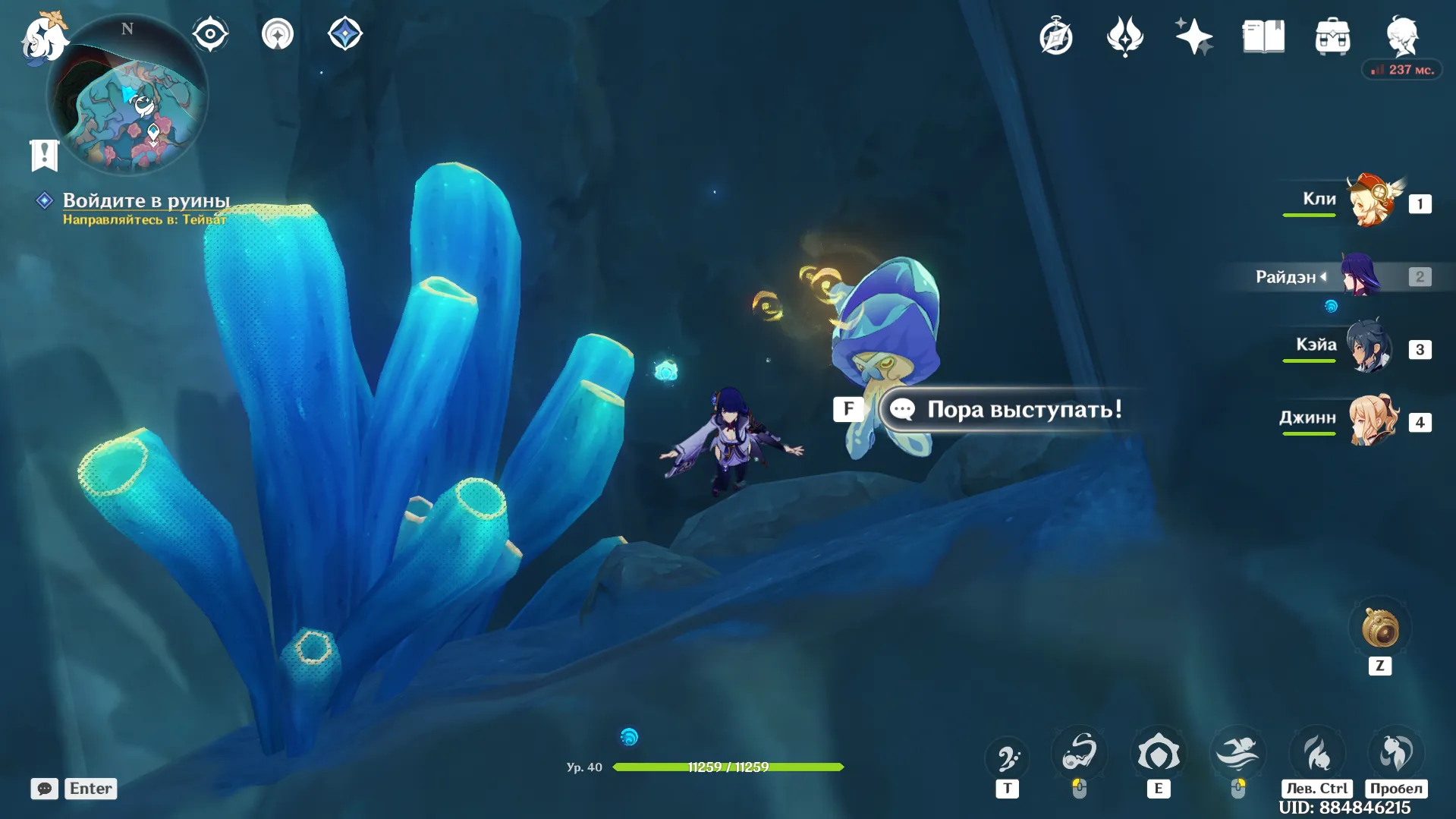Open the events star sparkle icon

coord(1124,36)
